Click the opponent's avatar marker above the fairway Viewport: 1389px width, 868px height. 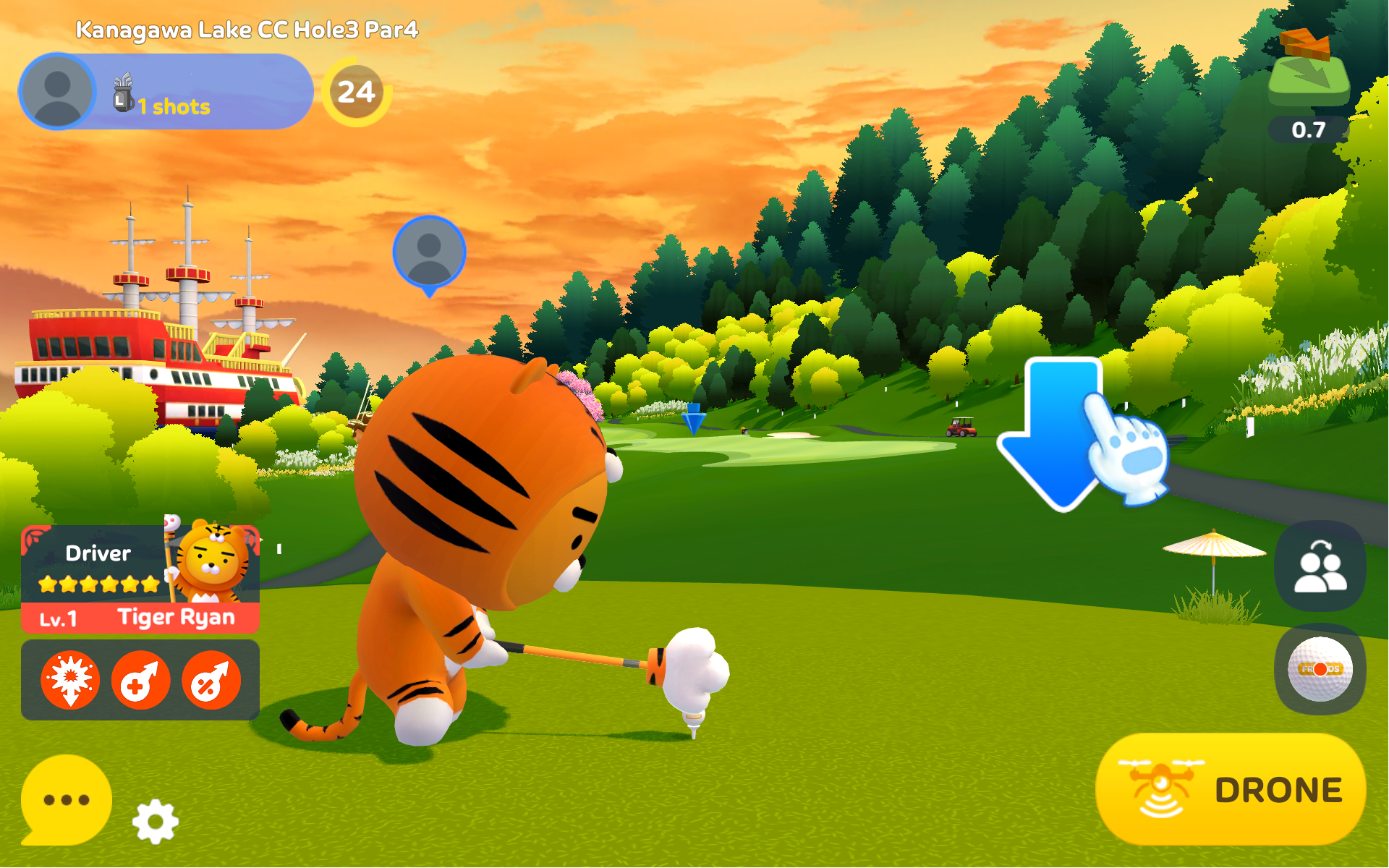click(x=430, y=251)
